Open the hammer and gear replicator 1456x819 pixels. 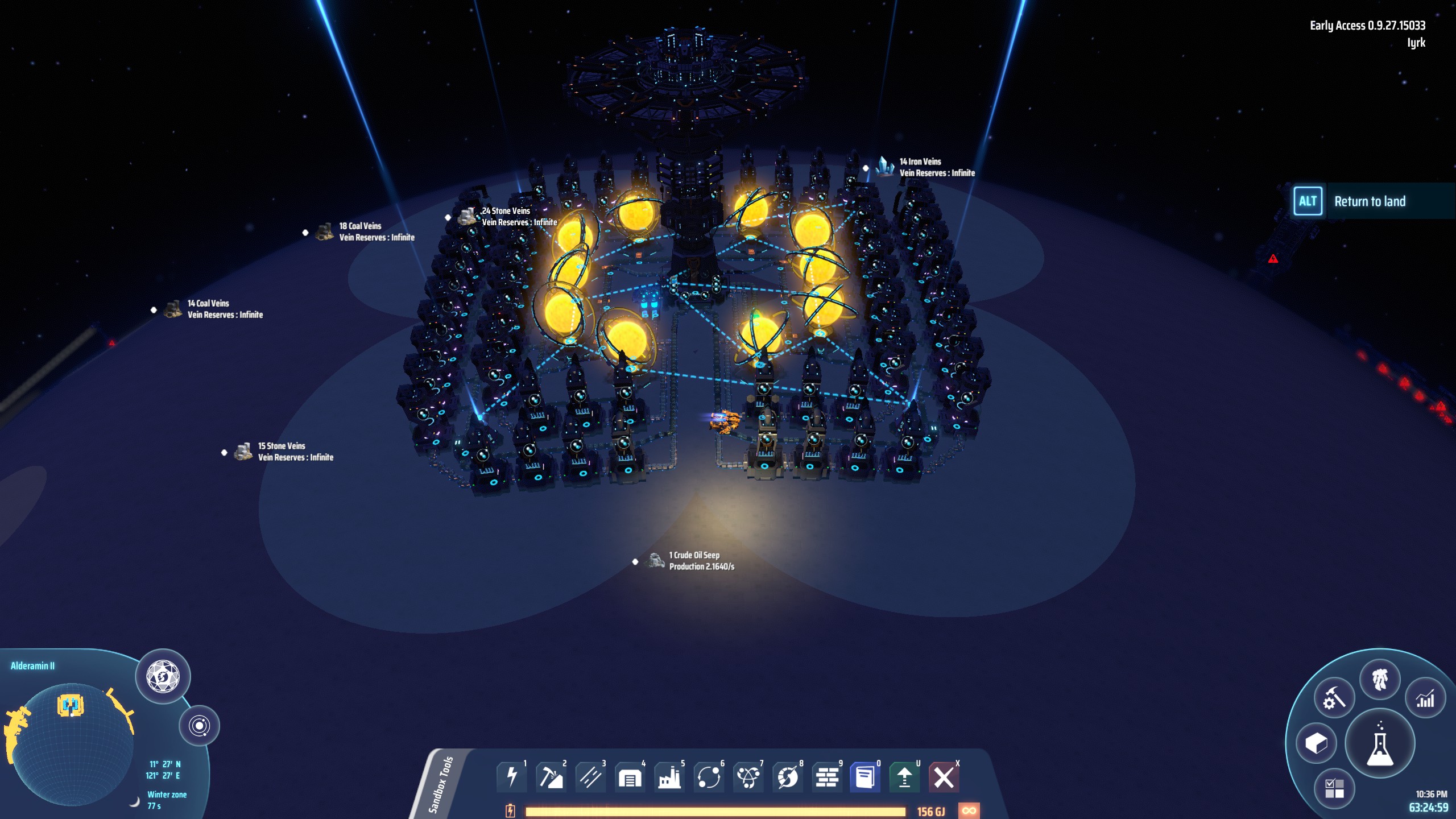coord(1334,698)
